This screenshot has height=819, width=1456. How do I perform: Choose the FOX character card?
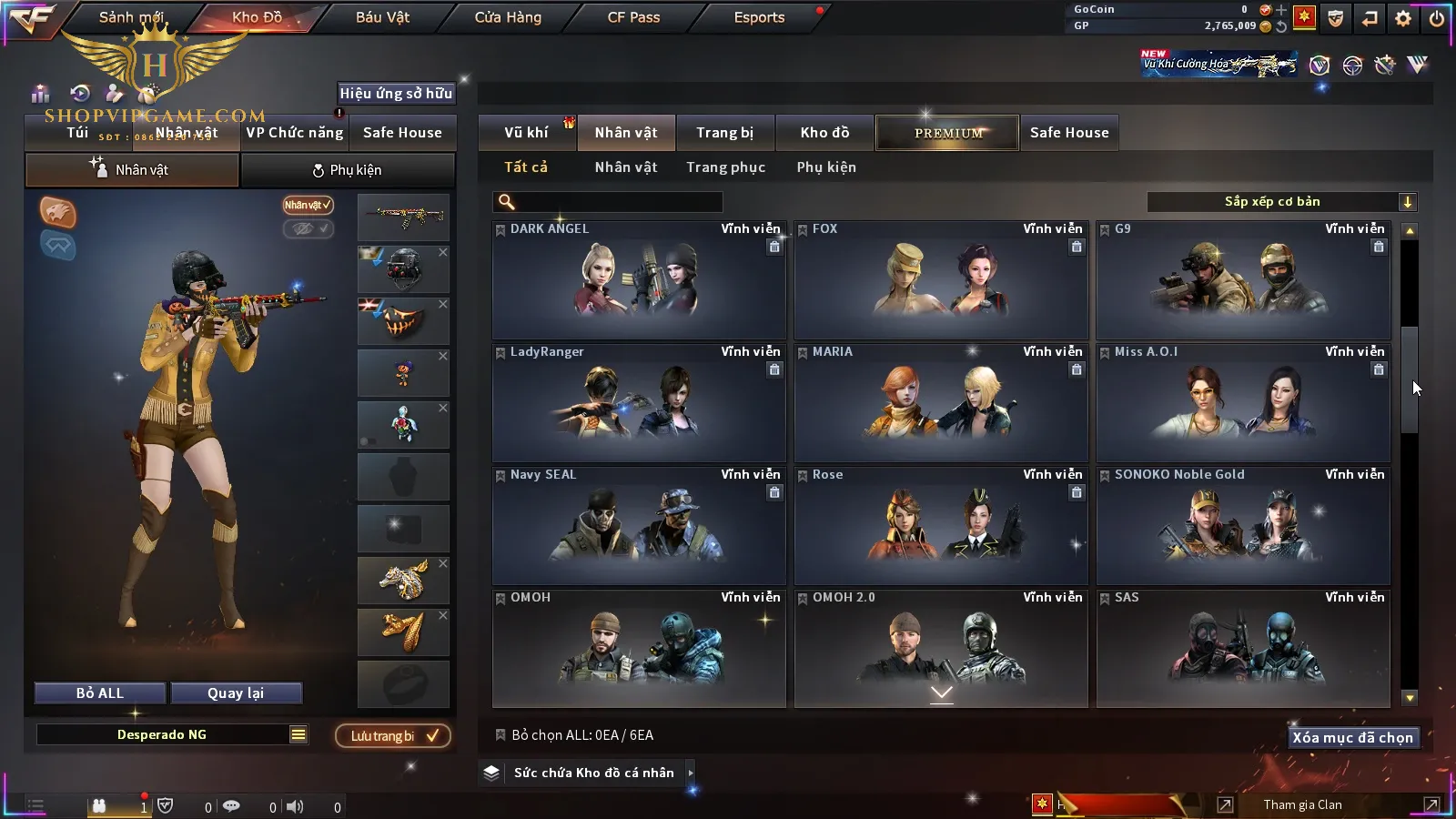click(x=941, y=280)
